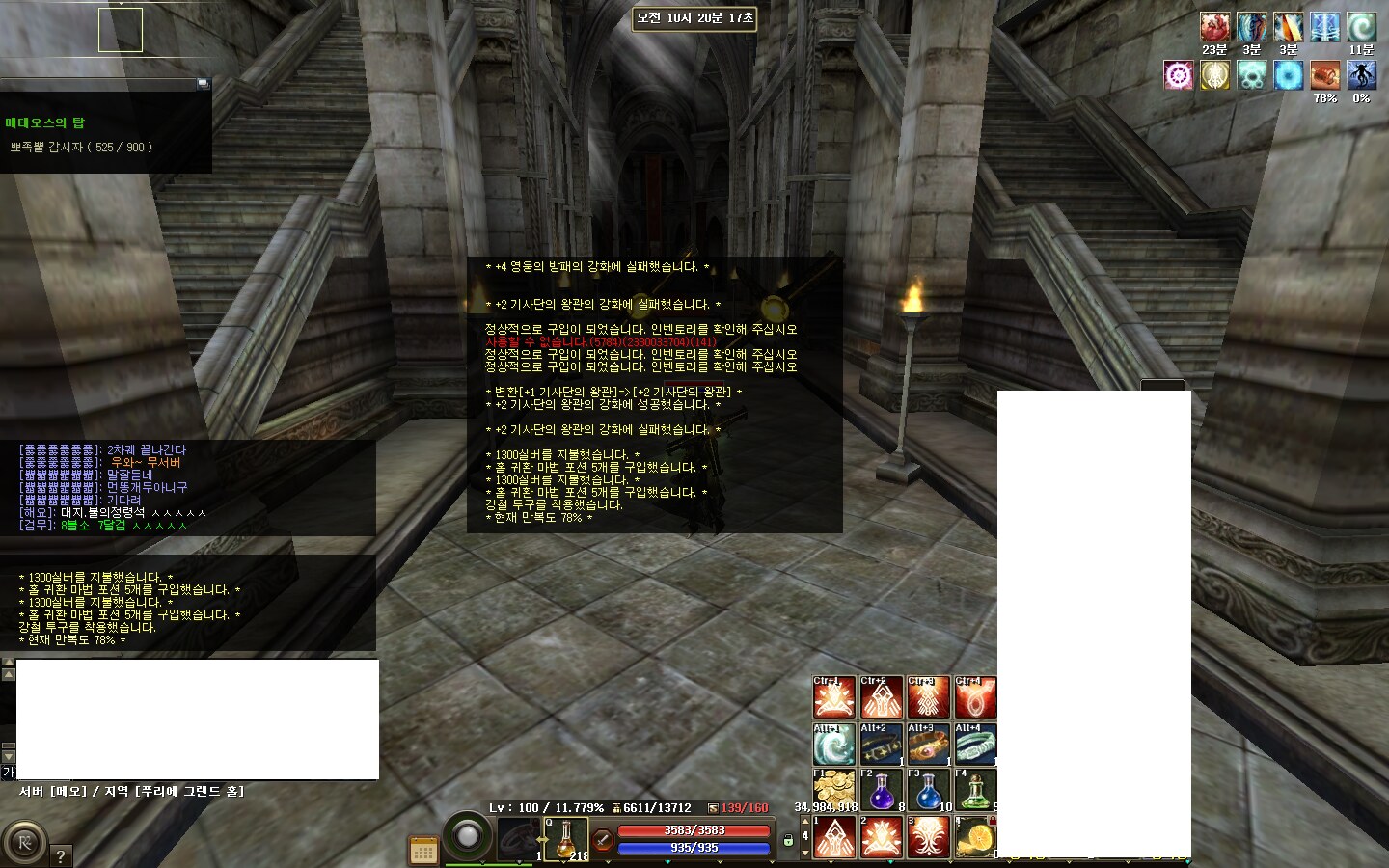
Task: Click the F1 gold coins pile slot
Action: tap(833, 790)
